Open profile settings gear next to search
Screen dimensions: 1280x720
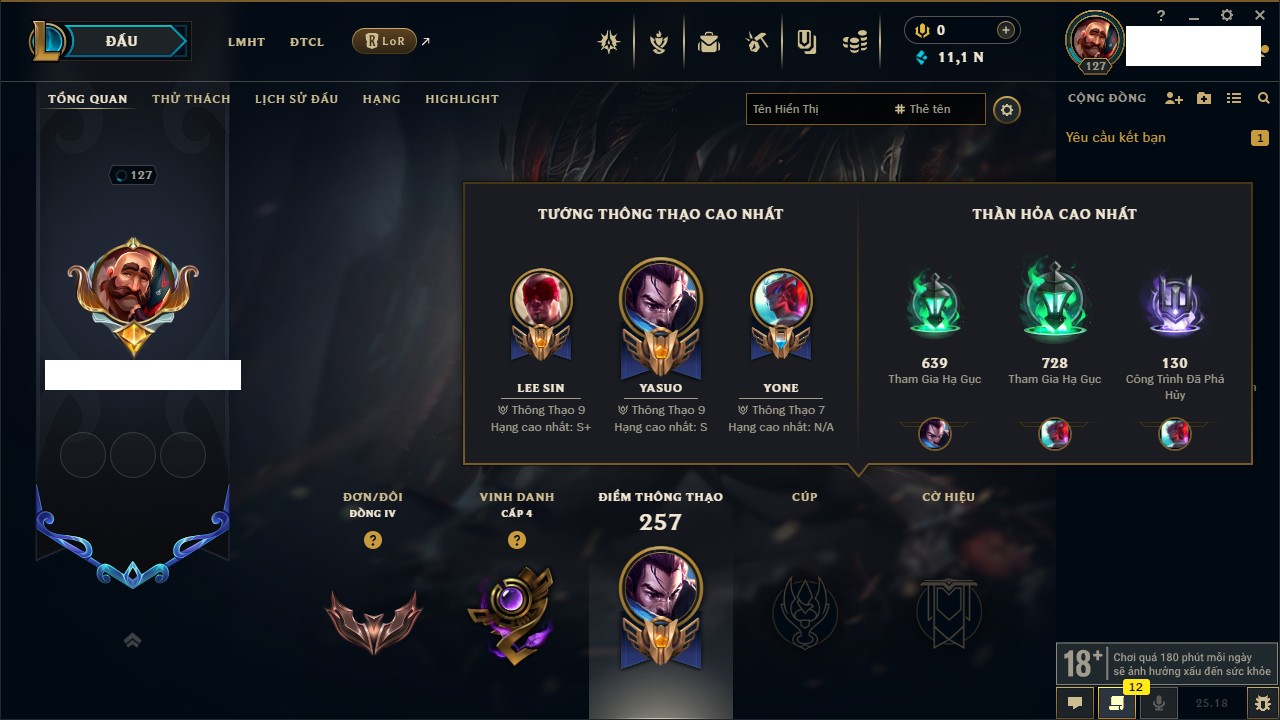tap(1007, 110)
